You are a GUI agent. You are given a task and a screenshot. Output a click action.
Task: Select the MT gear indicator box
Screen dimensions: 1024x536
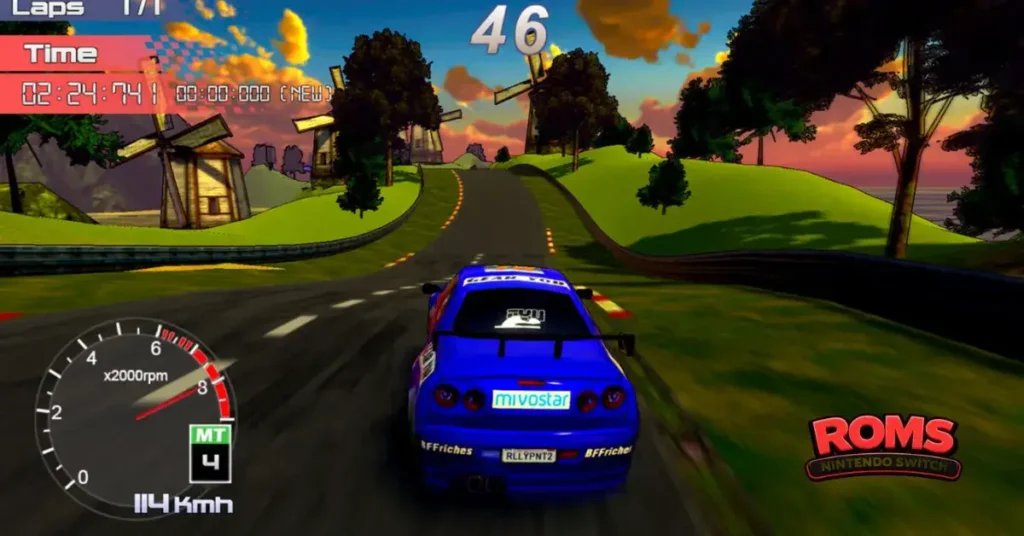click(210, 453)
